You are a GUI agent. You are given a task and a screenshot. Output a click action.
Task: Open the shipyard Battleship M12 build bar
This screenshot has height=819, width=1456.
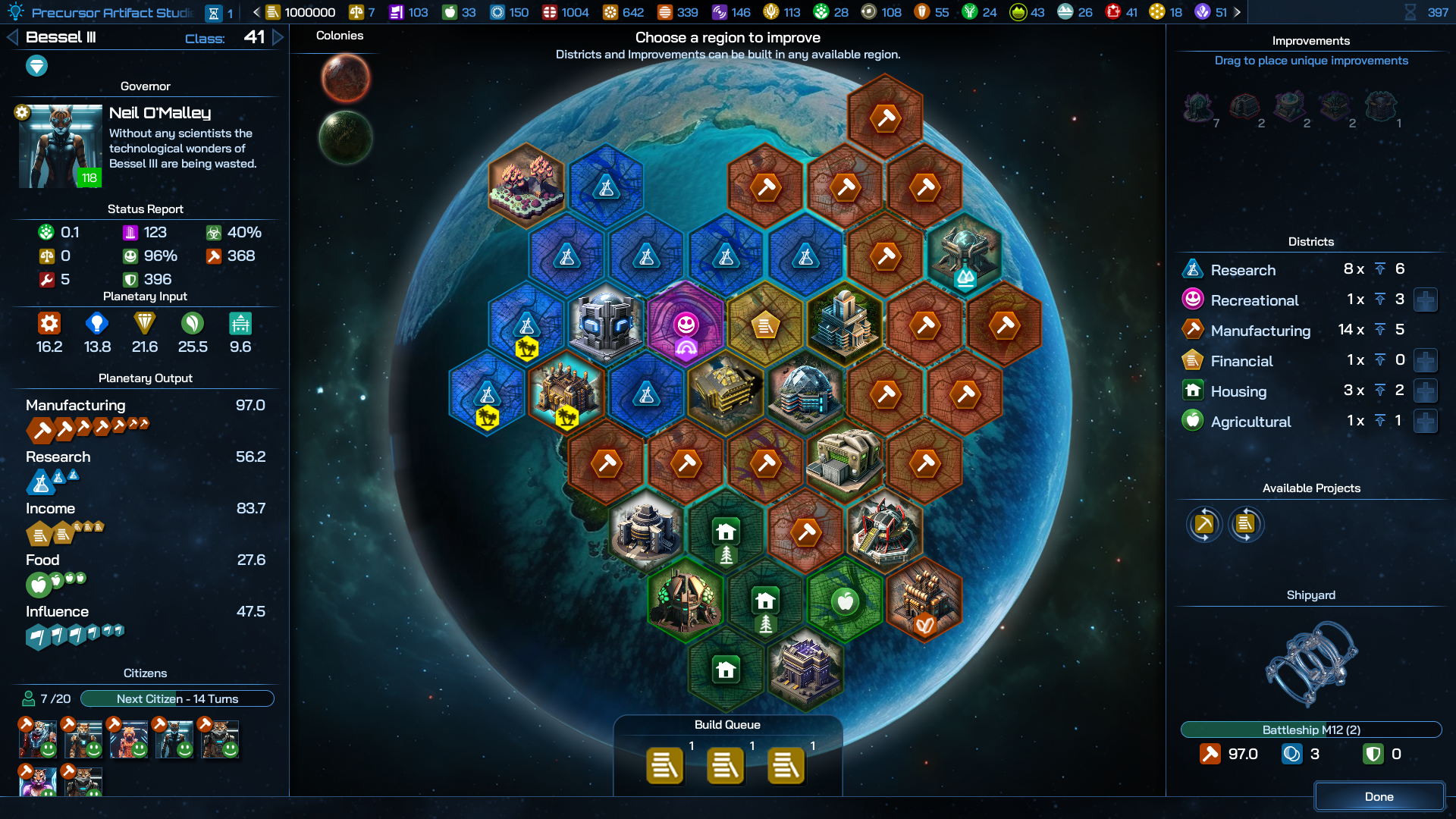(x=1310, y=730)
